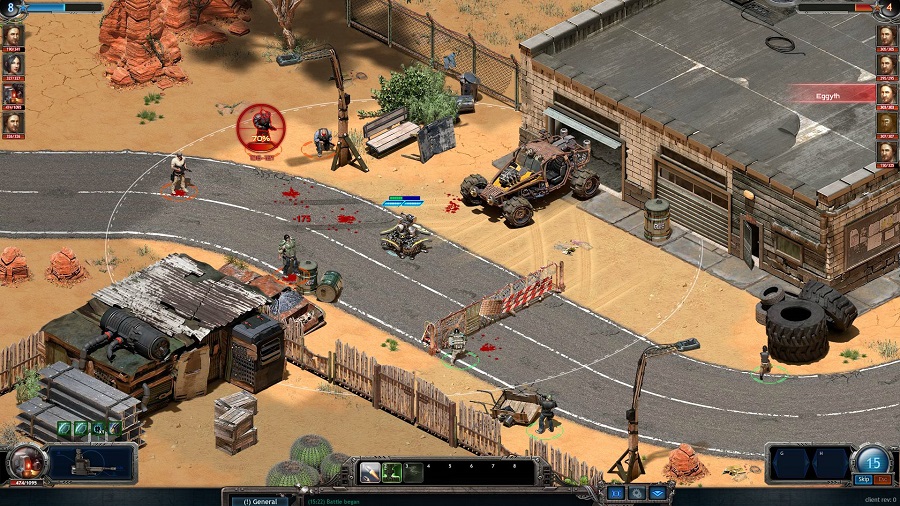Activate the green ability in hotbar slot 2

coord(391,472)
